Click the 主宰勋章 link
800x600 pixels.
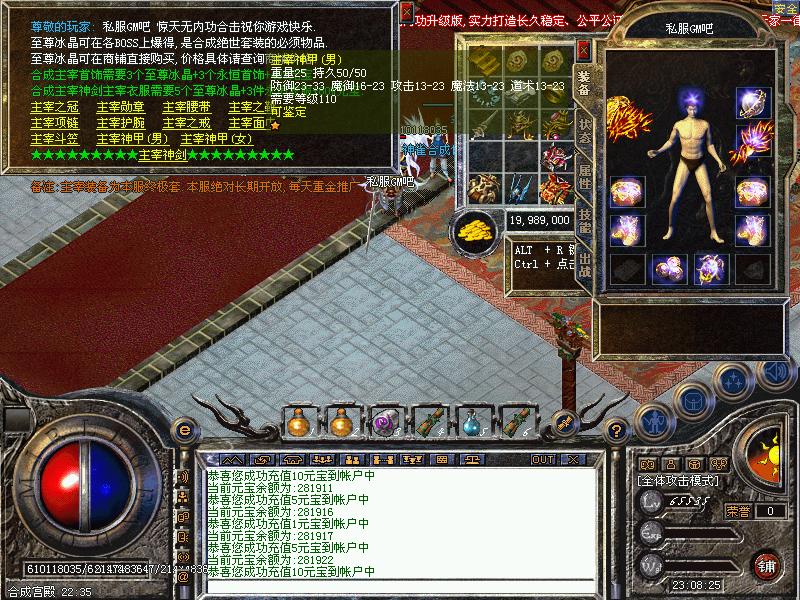pos(120,107)
